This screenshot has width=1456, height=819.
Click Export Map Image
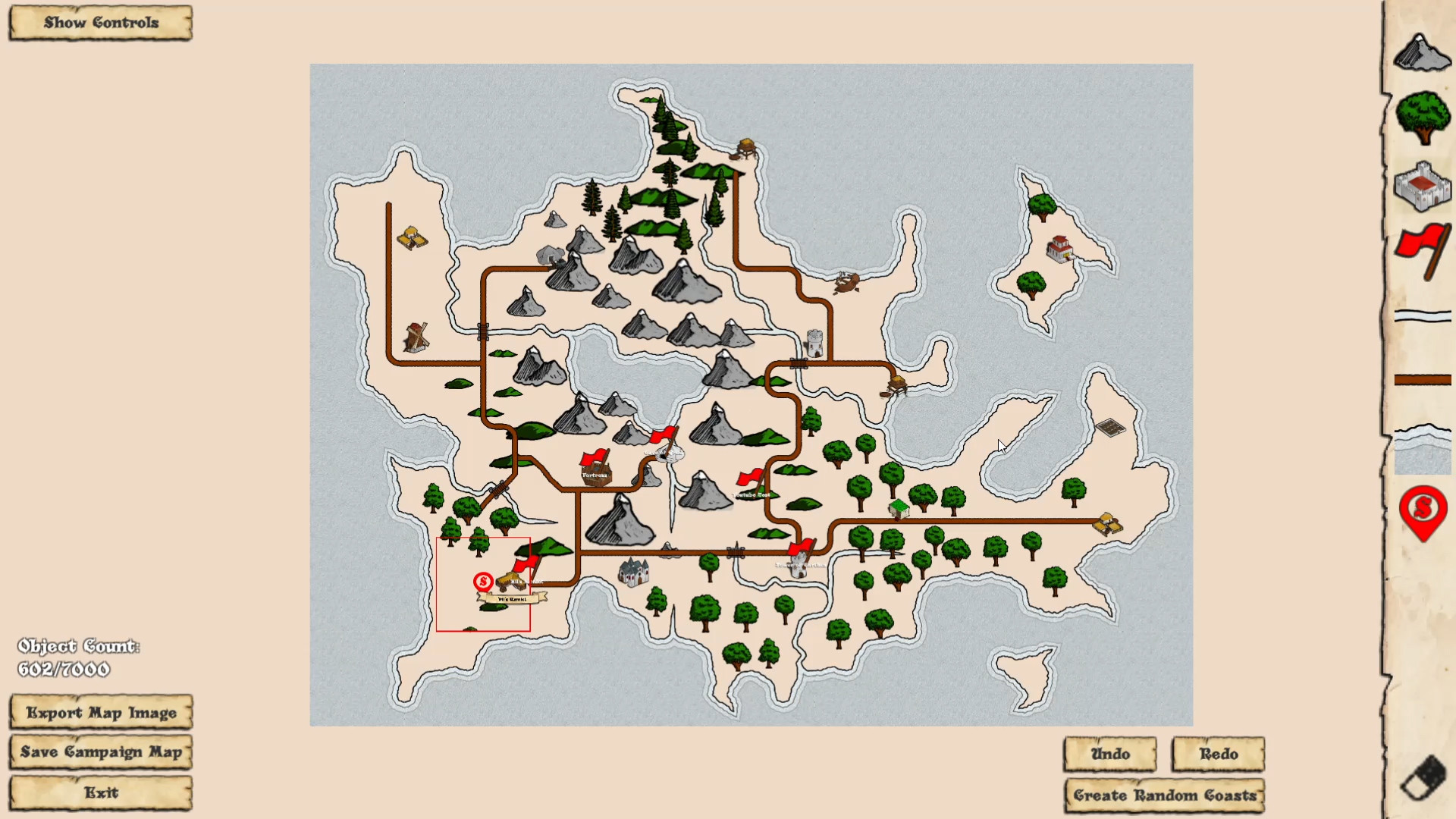(101, 713)
